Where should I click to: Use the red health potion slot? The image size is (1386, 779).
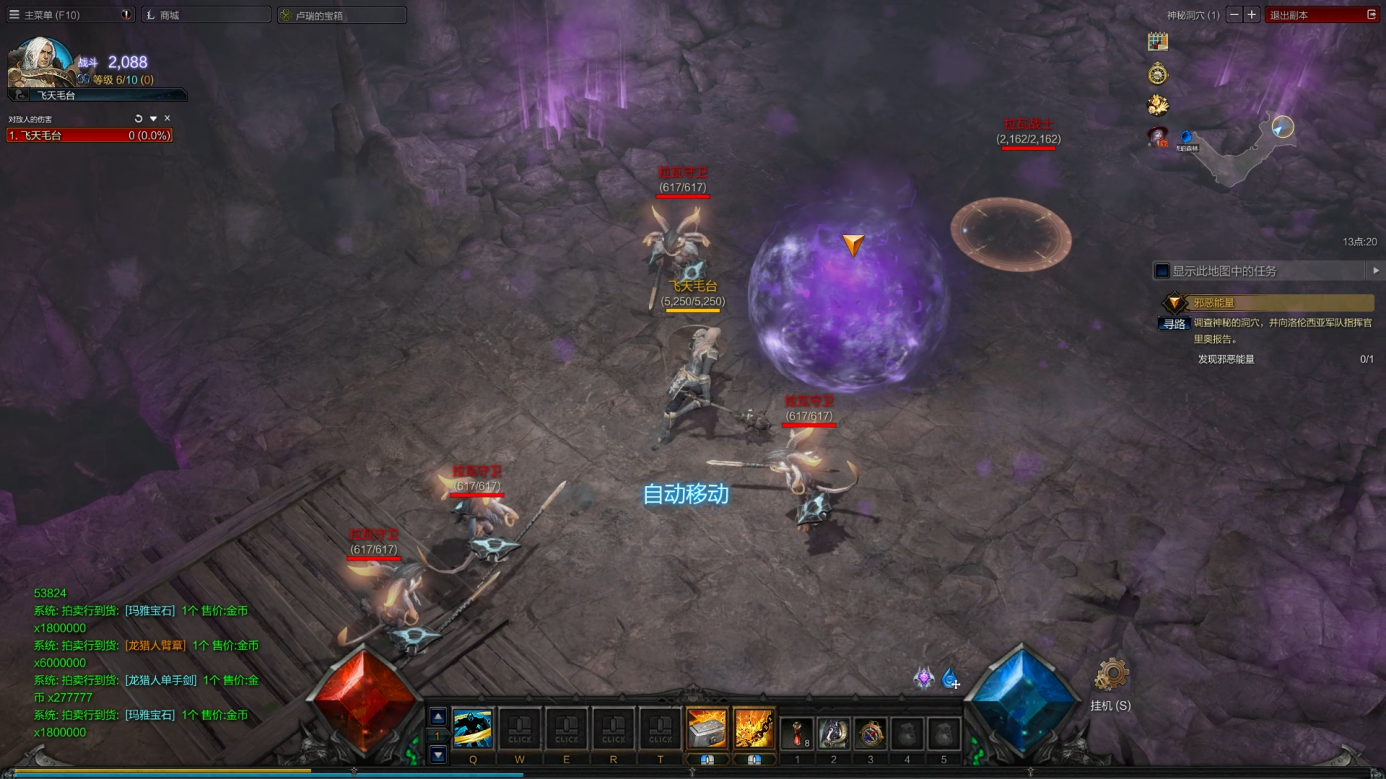coord(797,733)
